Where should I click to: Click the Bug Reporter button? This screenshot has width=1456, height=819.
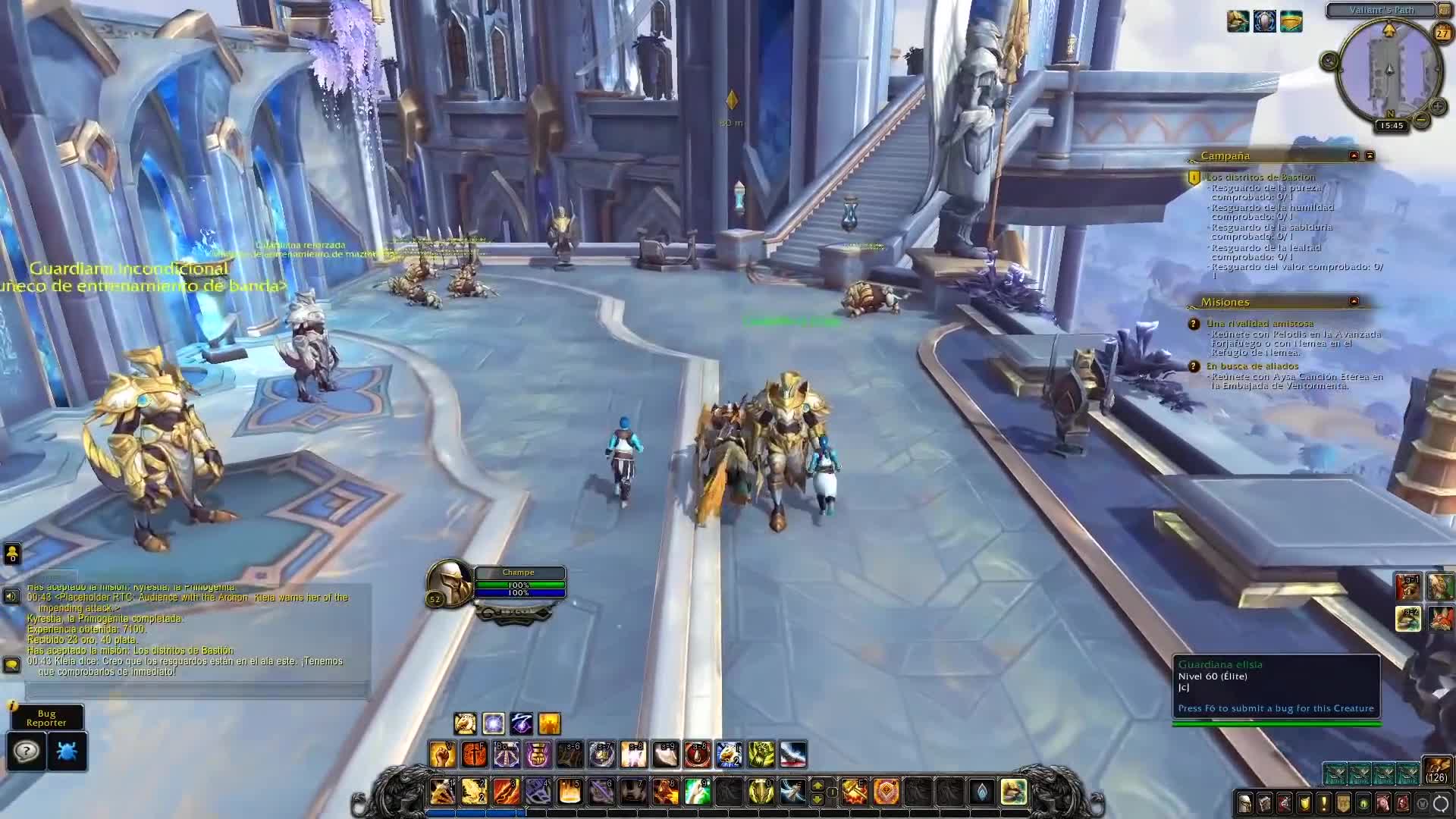[x=46, y=717]
